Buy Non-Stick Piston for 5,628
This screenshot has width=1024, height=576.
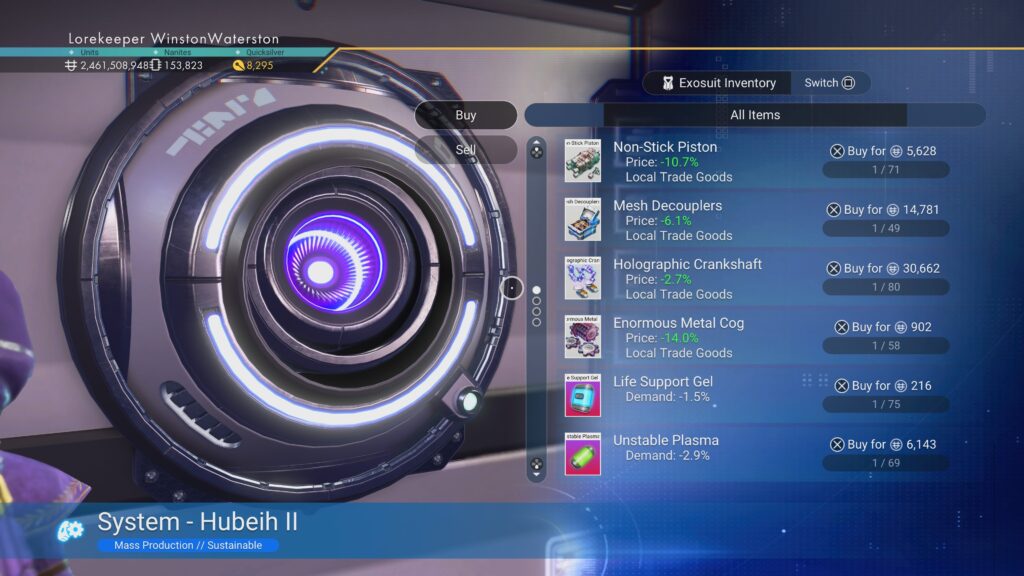[883, 151]
